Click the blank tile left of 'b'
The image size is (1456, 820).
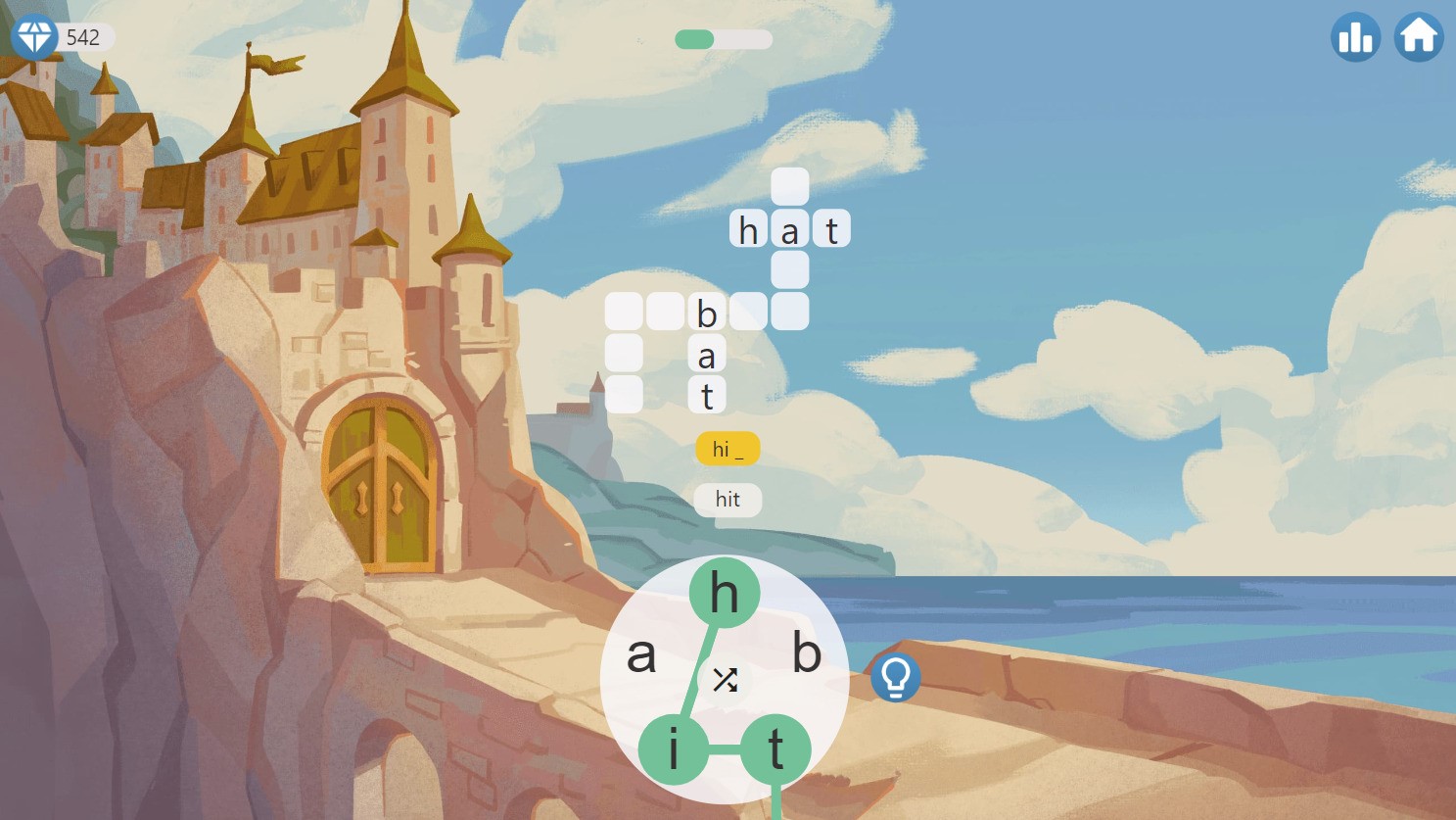click(665, 312)
